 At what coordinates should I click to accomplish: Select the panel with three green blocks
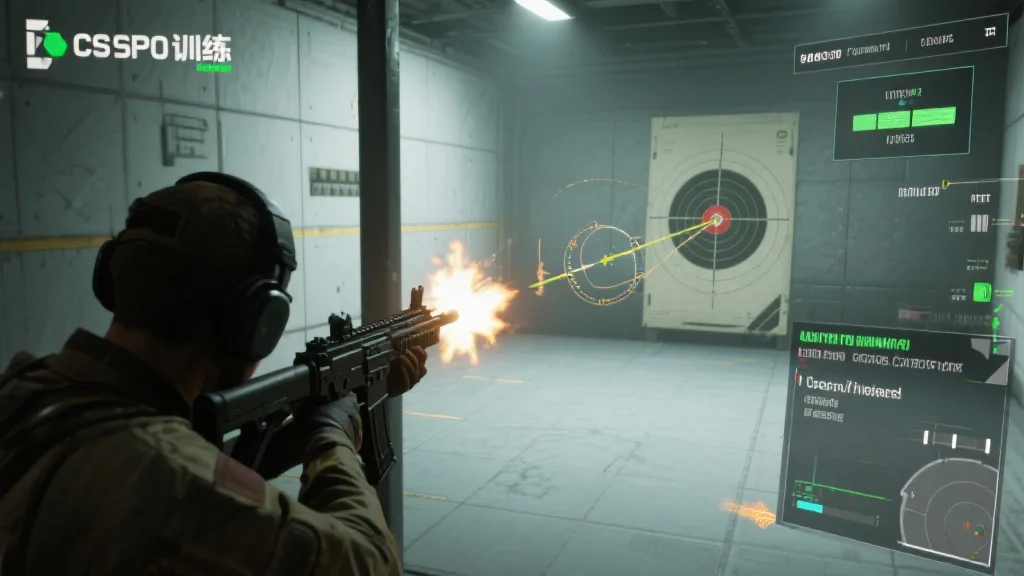[904, 114]
